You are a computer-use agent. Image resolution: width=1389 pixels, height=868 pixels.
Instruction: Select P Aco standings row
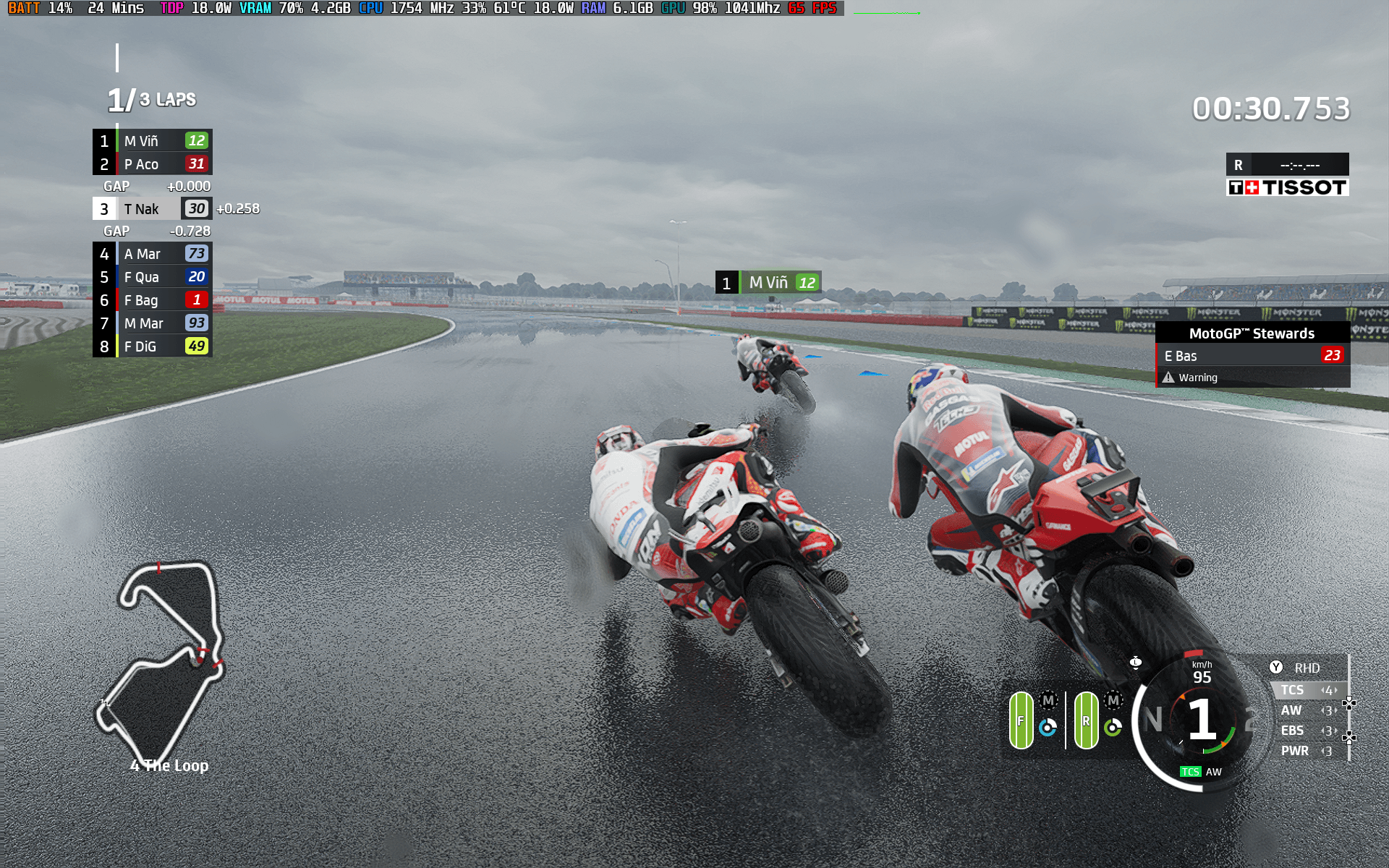pyautogui.click(x=152, y=164)
